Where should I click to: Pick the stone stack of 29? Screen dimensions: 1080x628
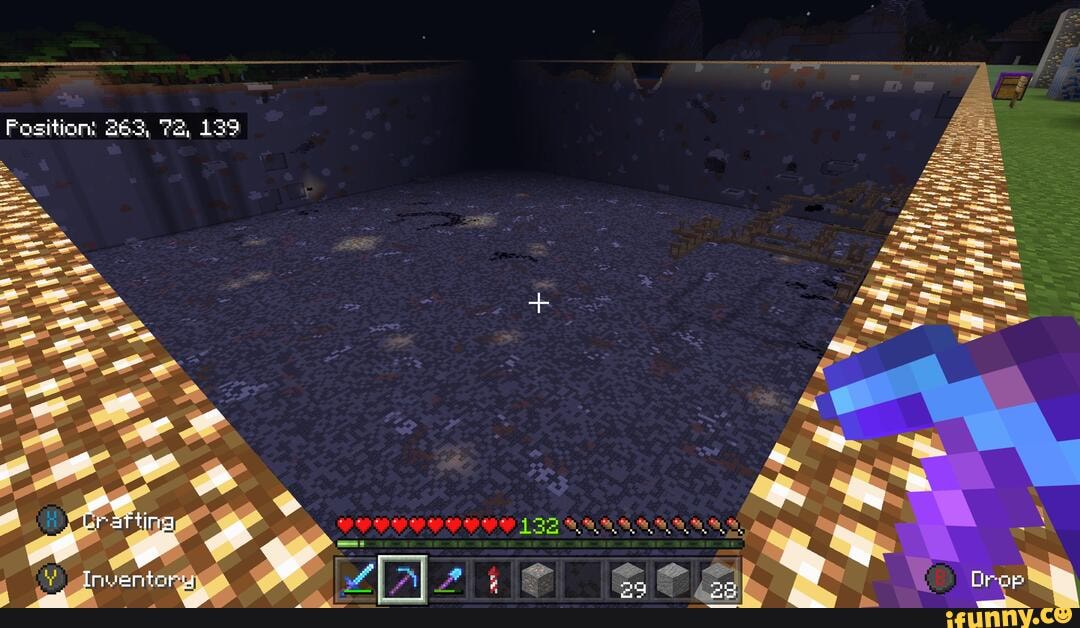tap(629, 580)
